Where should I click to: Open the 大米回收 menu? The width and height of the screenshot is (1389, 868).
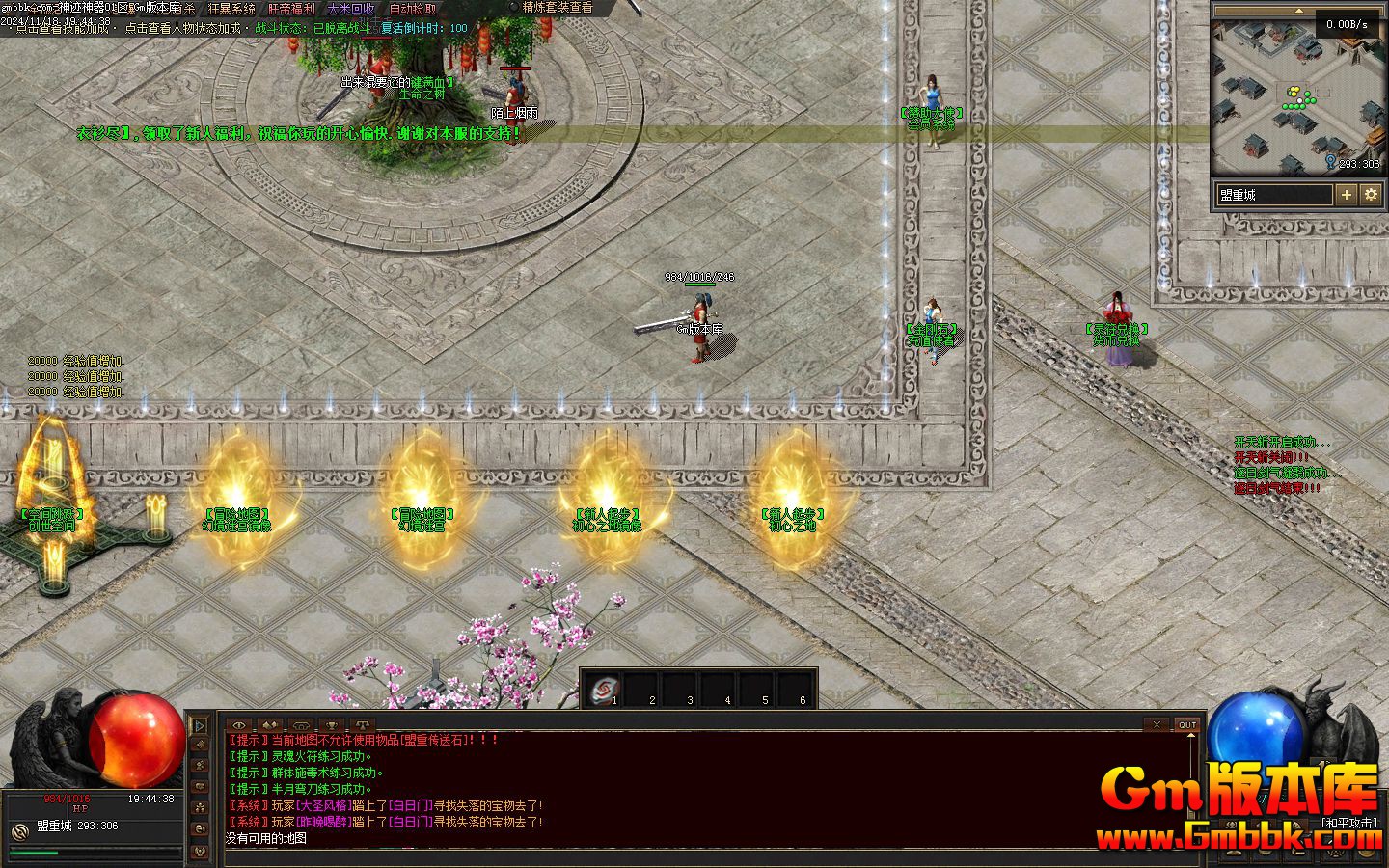pyautogui.click(x=351, y=8)
